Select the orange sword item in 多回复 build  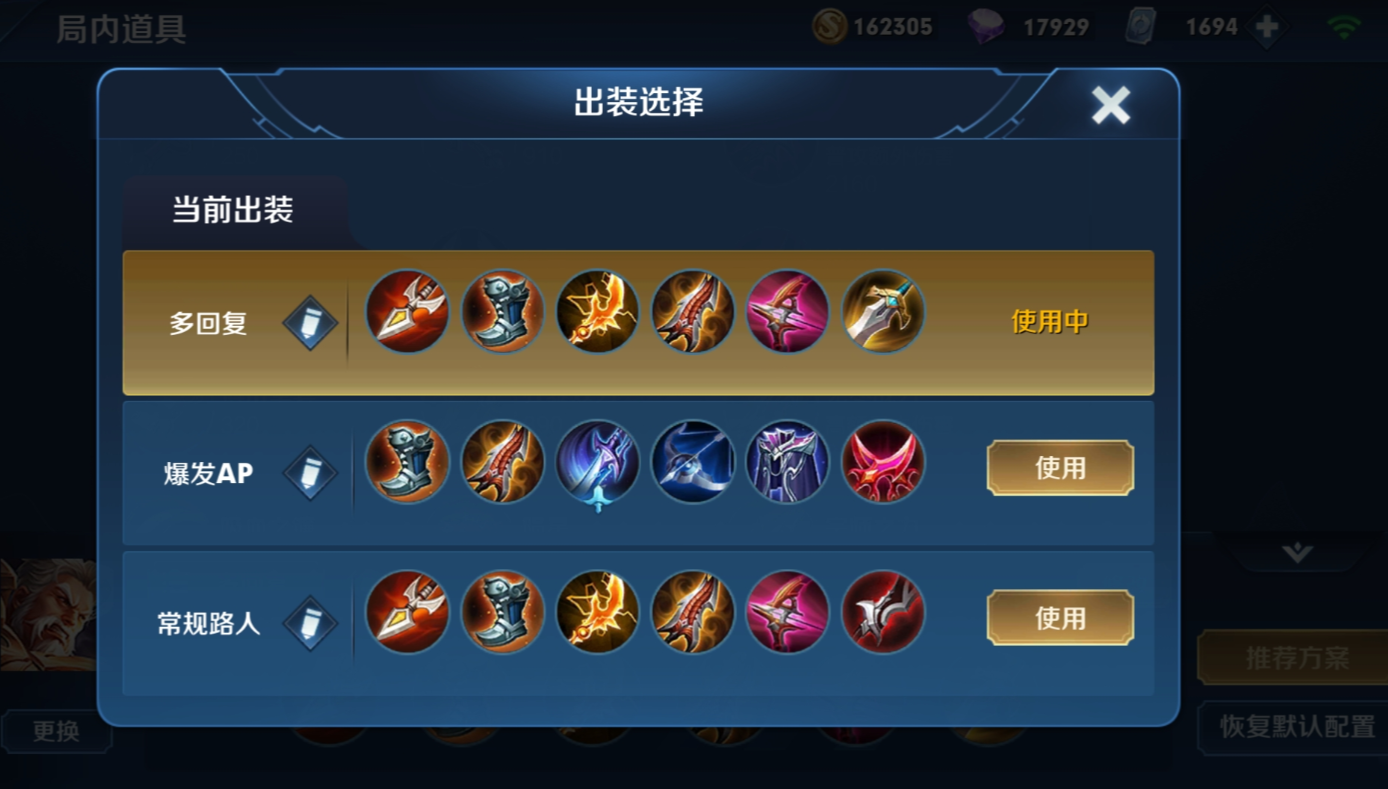pos(597,313)
